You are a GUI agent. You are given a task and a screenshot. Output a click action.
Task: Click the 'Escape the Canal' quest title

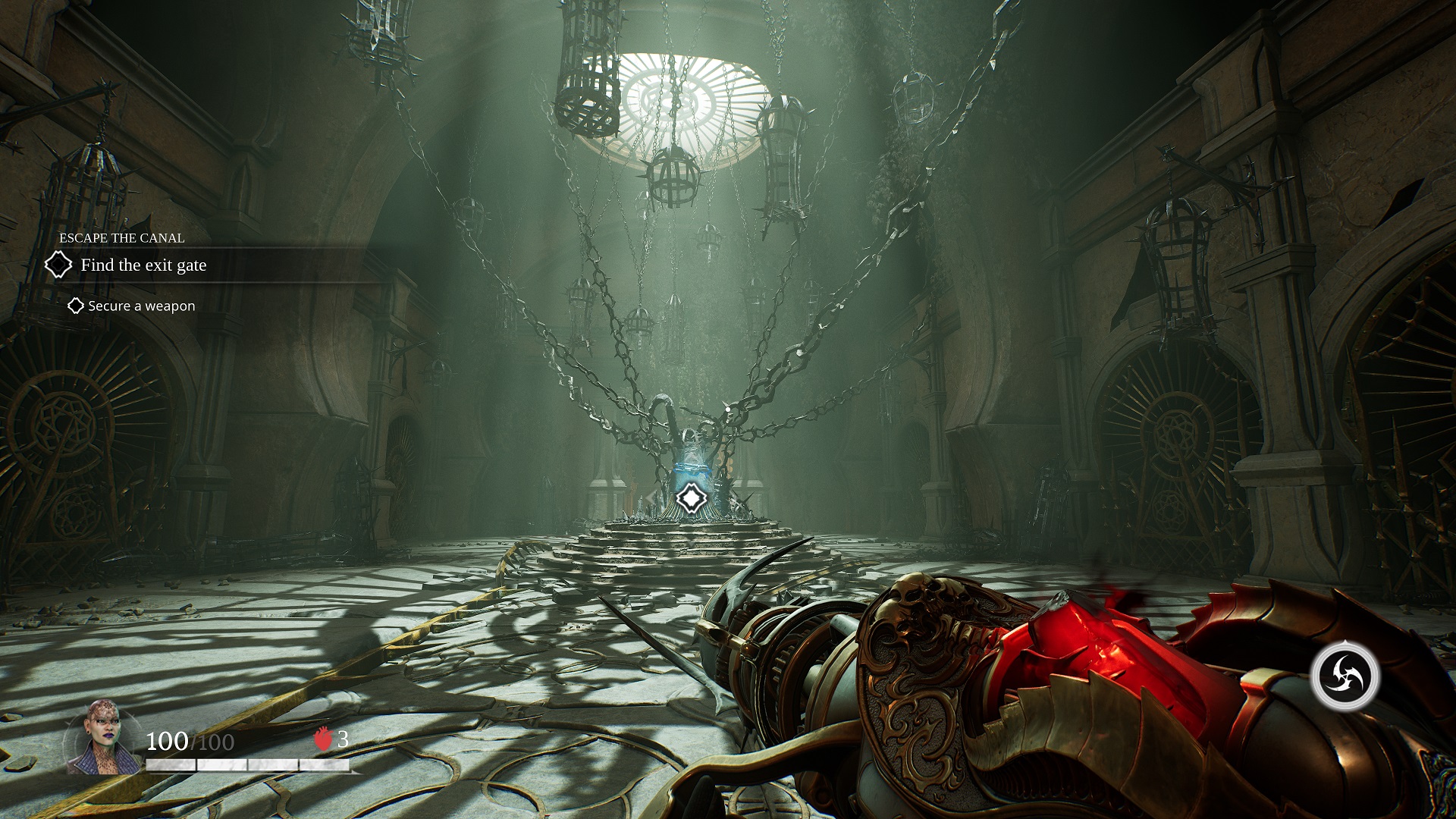click(x=122, y=238)
